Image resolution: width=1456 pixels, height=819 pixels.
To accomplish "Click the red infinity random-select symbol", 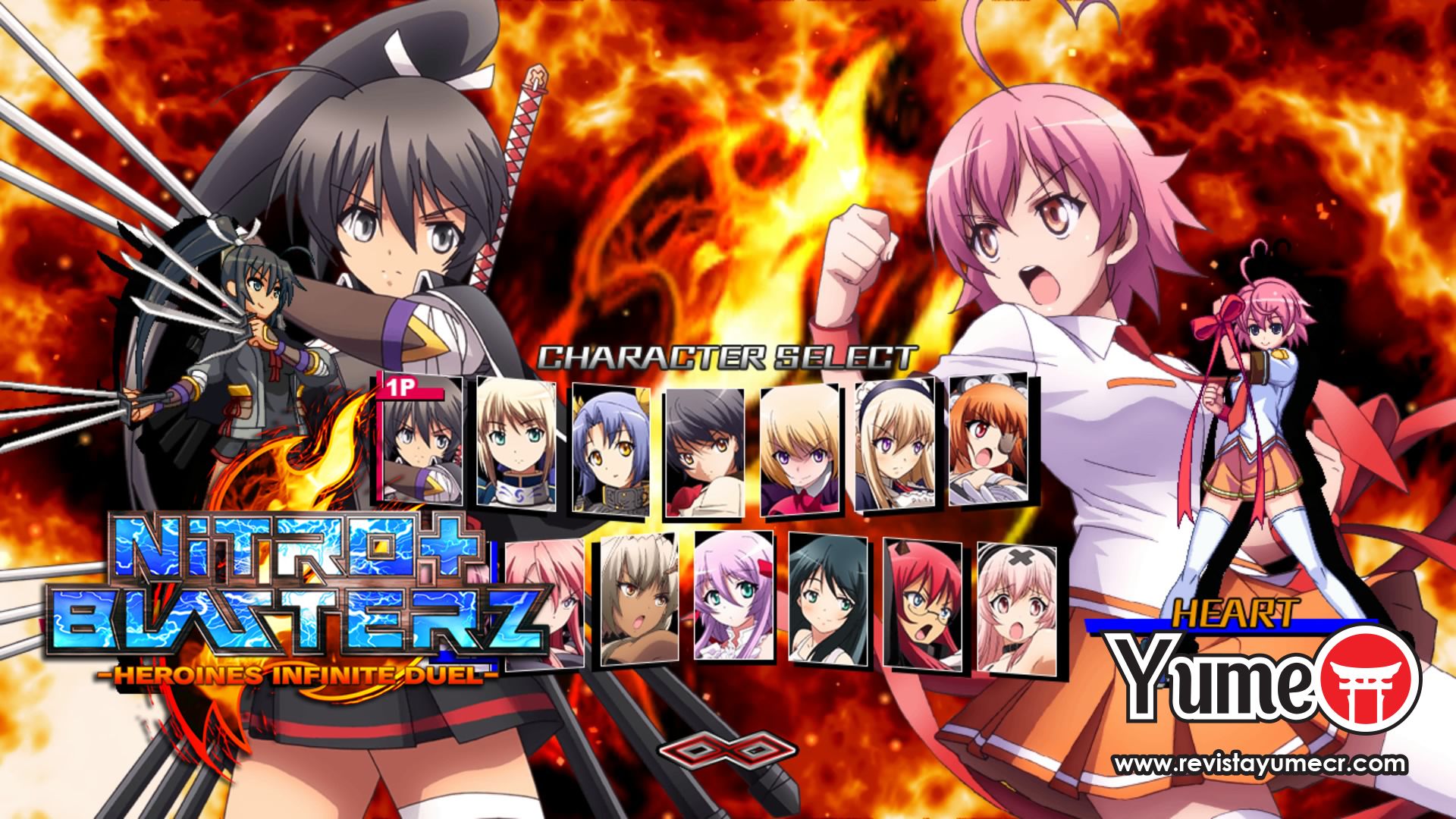I will click(730, 751).
